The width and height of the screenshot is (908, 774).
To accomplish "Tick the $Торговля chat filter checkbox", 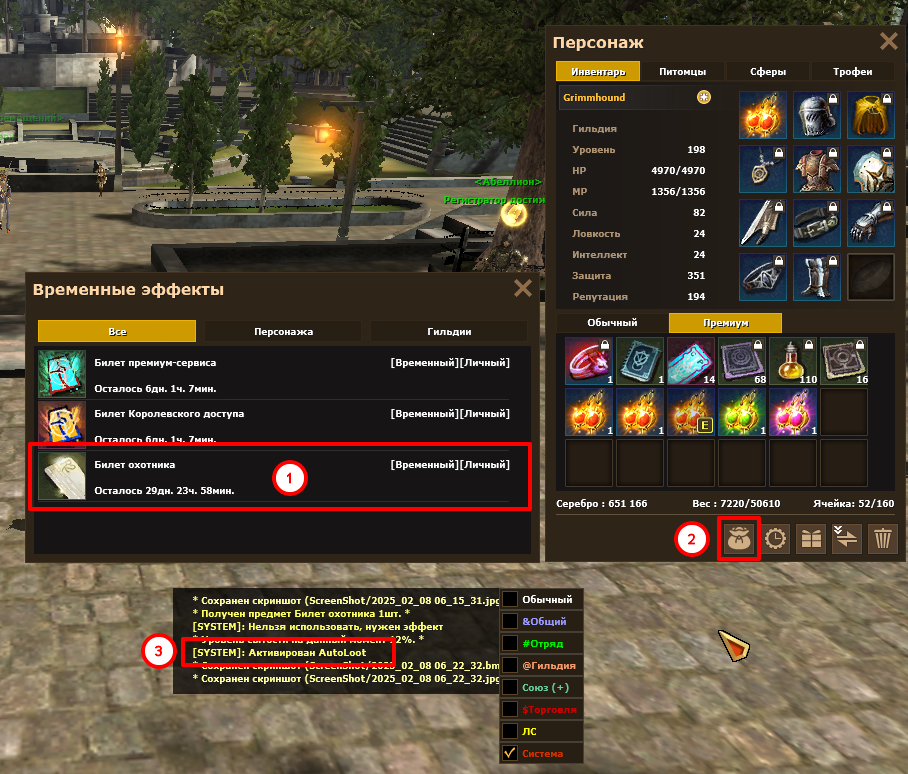I will pyautogui.click(x=510, y=709).
